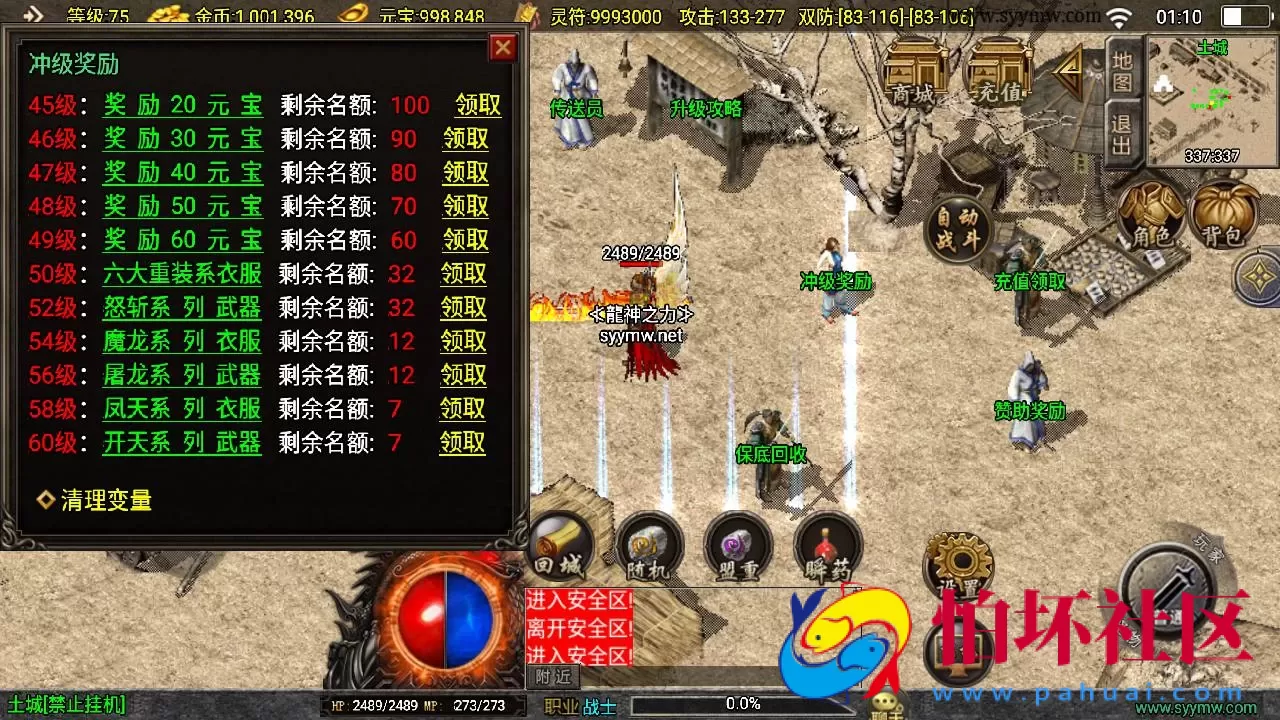Viewport: 1280px width, 720px height.
Task: Click the 随机 (random teleport) icon
Action: click(x=649, y=548)
